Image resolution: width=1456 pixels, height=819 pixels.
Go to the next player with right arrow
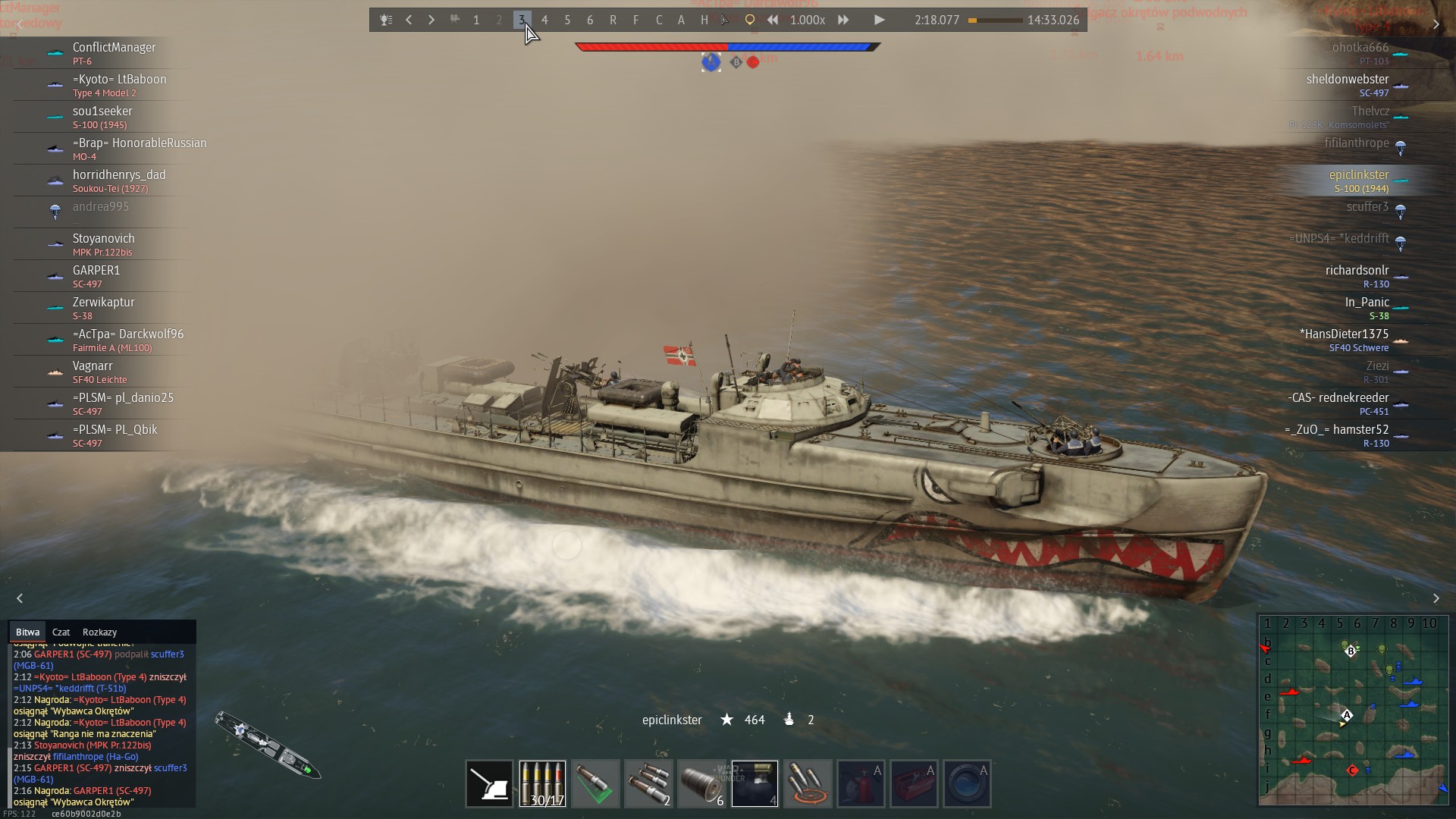(431, 20)
